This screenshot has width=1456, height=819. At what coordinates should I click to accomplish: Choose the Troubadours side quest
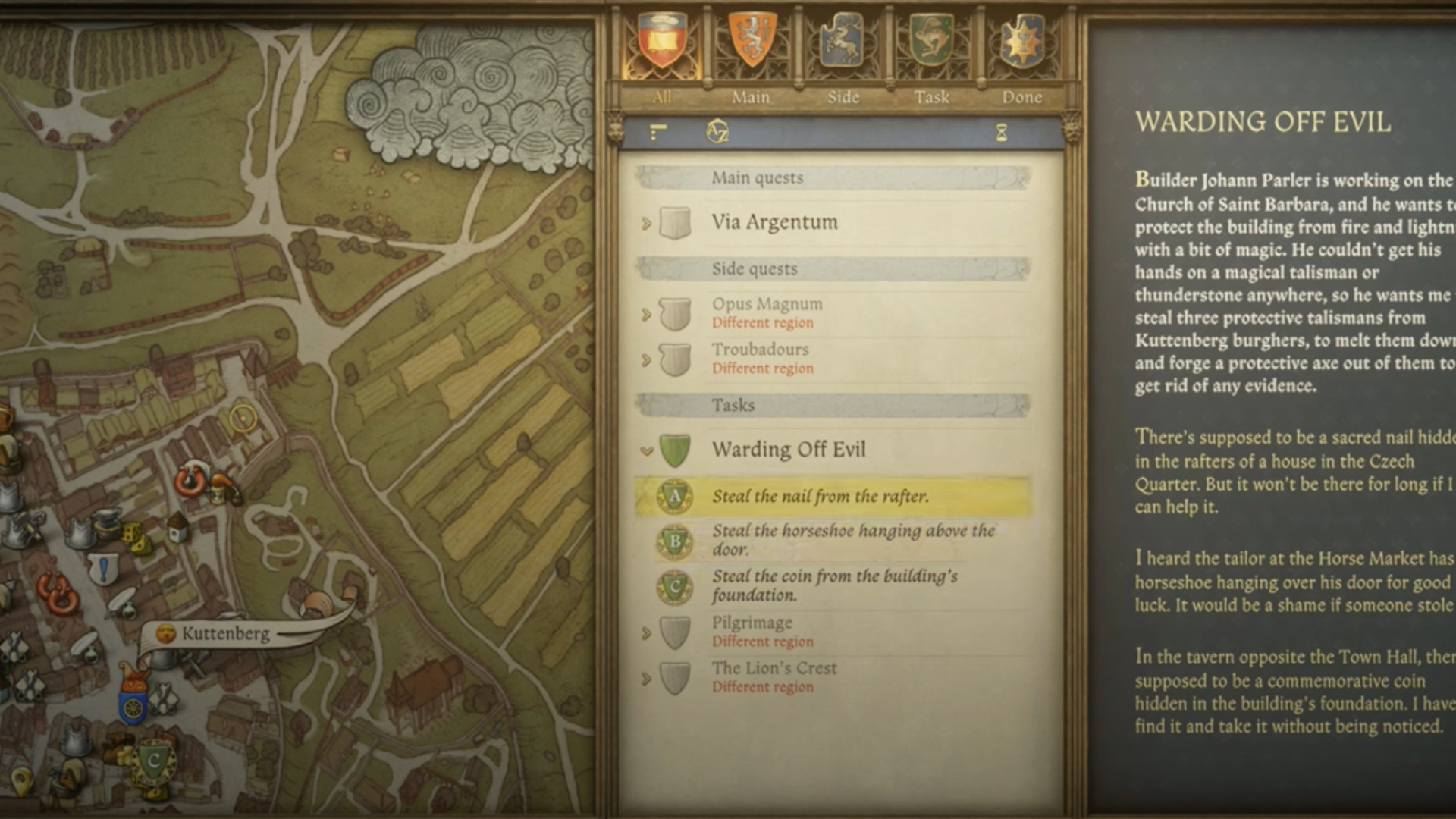point(760,350)
